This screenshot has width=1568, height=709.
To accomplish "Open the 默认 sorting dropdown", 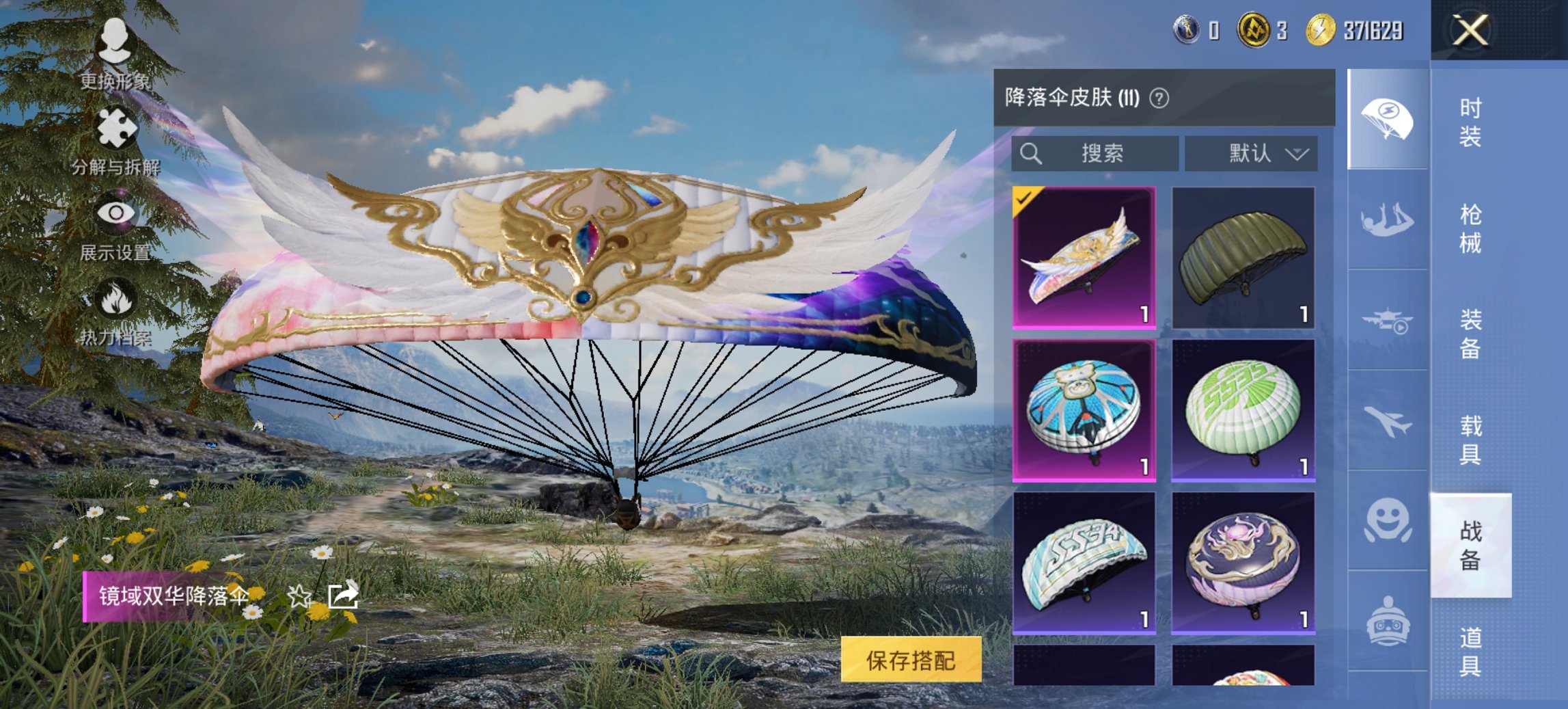I will [1252, 154].
